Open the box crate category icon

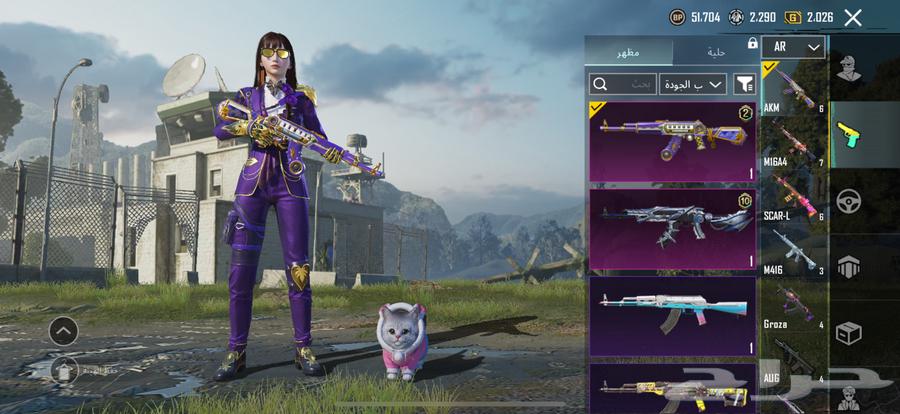[x=849, y=331]
